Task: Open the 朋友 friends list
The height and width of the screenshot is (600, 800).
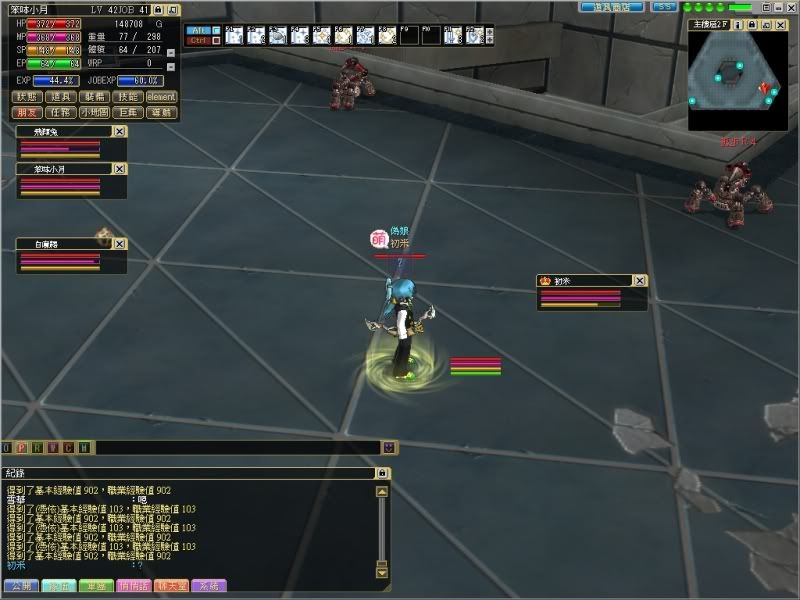Action: [27, 113]
